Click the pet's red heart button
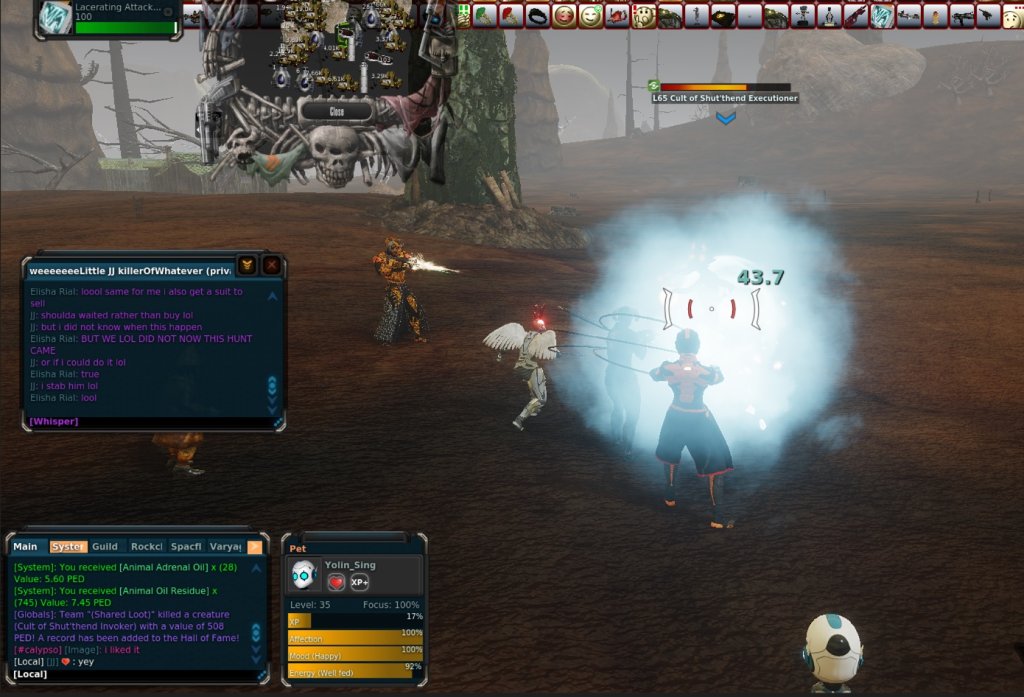1024x697 pixels. click(337, 582)
